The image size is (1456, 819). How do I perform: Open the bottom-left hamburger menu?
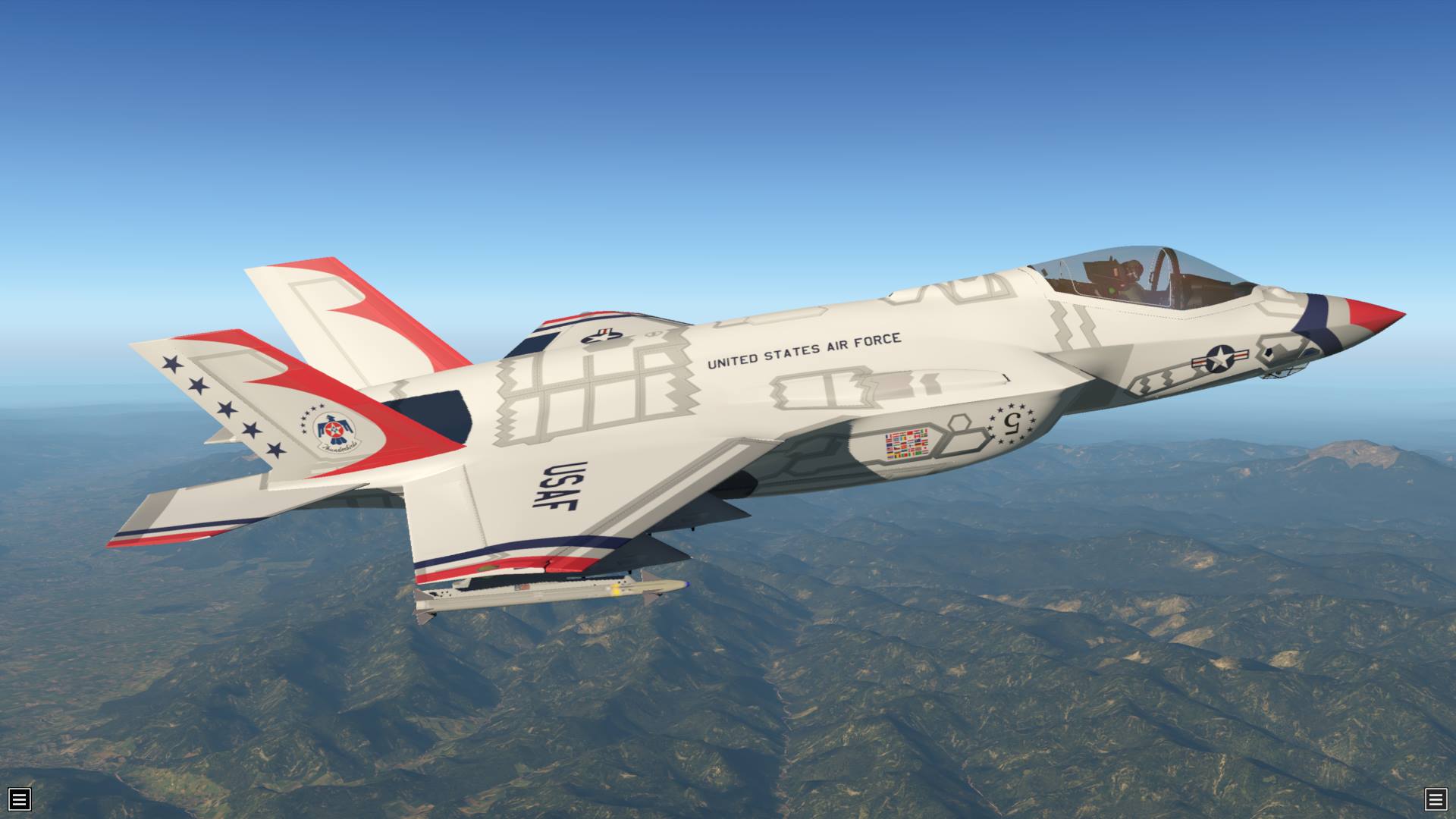point(20,799)
